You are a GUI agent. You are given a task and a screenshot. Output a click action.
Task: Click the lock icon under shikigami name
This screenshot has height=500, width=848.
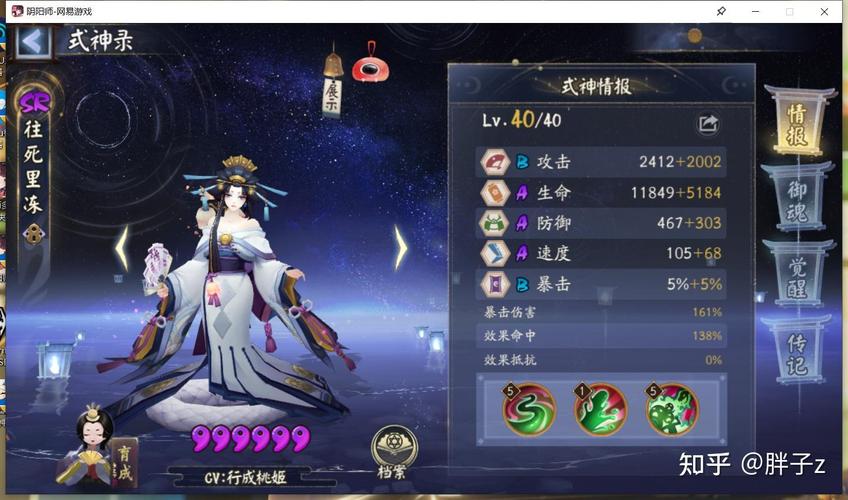pos(35,234)
